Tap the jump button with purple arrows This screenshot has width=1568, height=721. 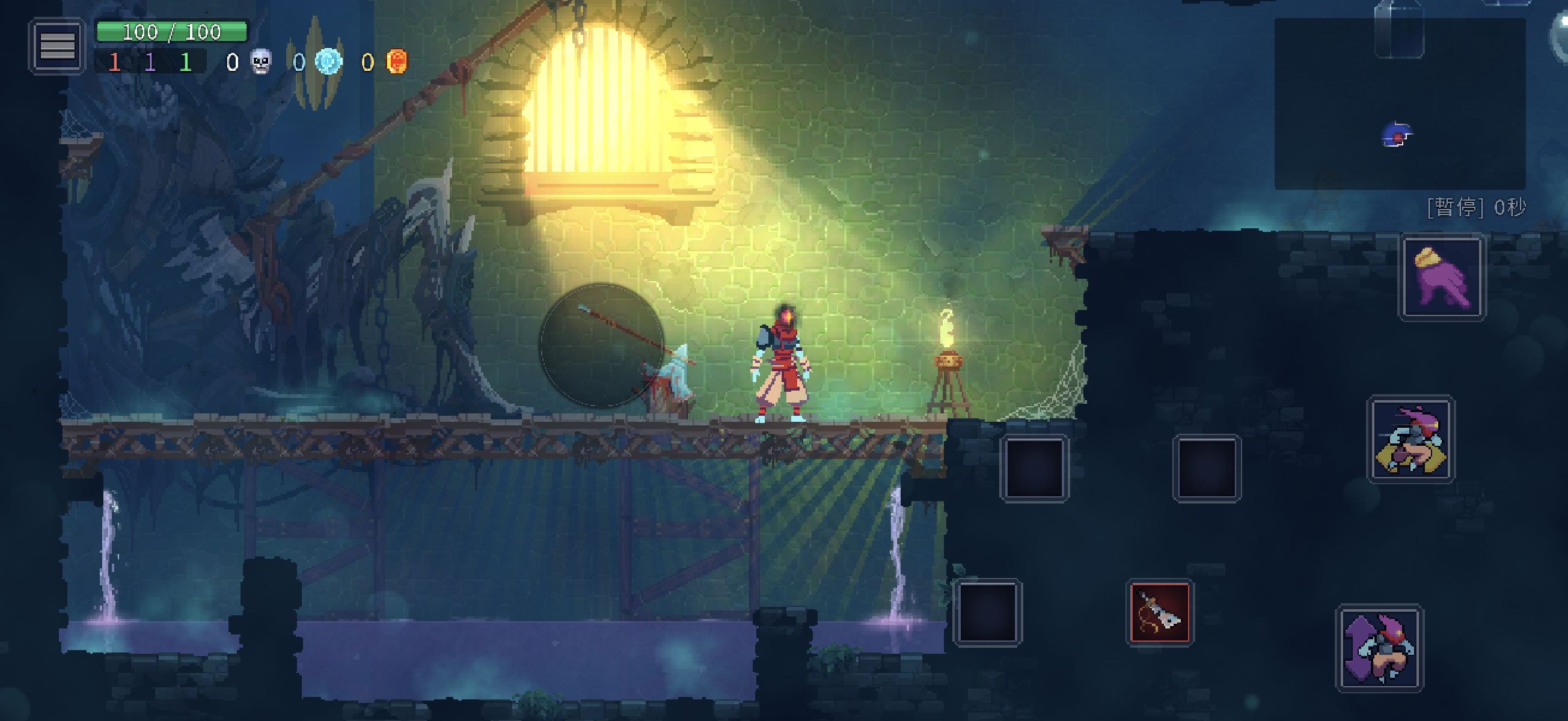click(1379, 648)
